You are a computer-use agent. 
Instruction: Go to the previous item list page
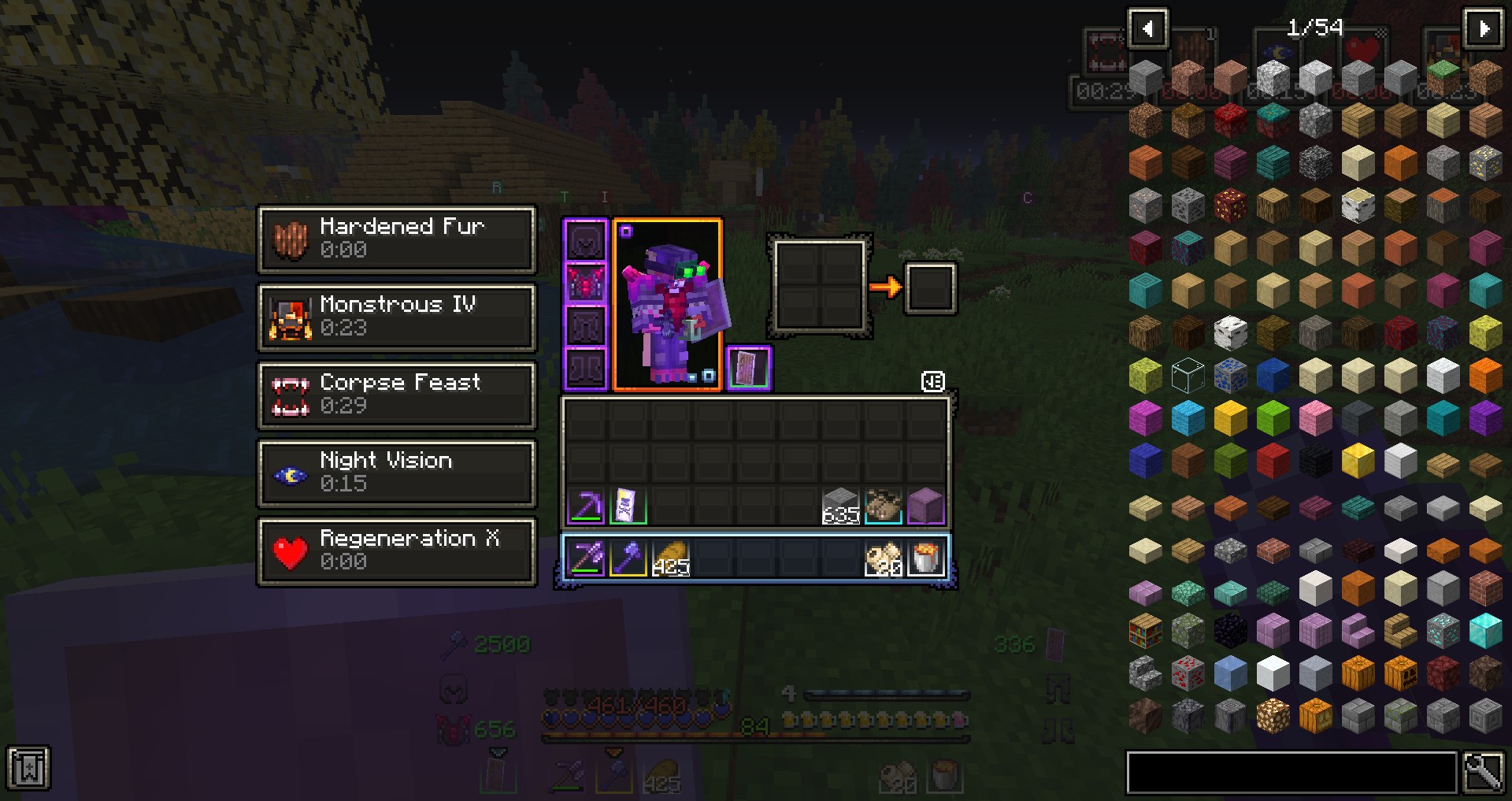[1147, 29]
